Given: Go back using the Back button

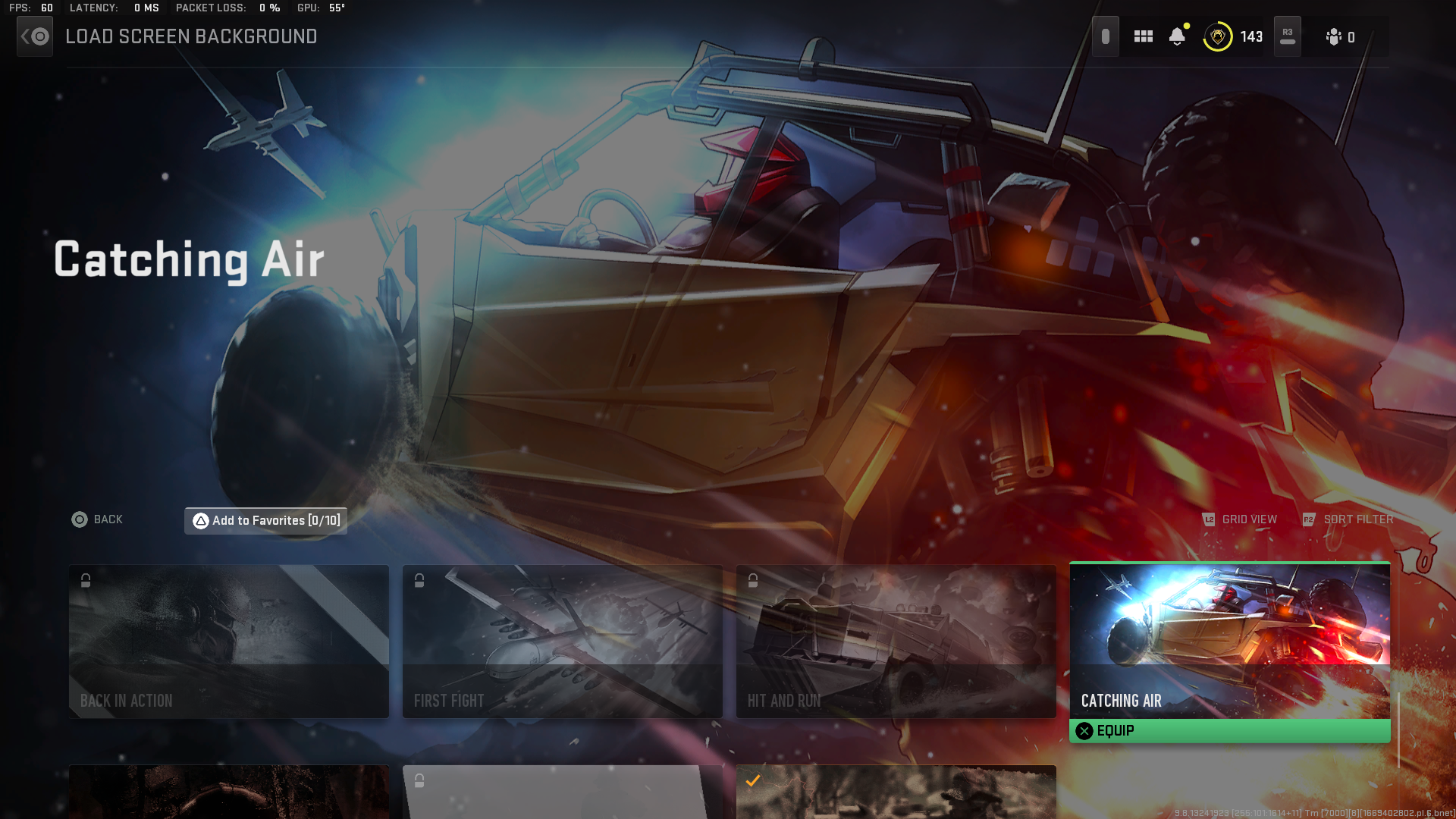Looking at the screenshot, I should click(97, 519).
